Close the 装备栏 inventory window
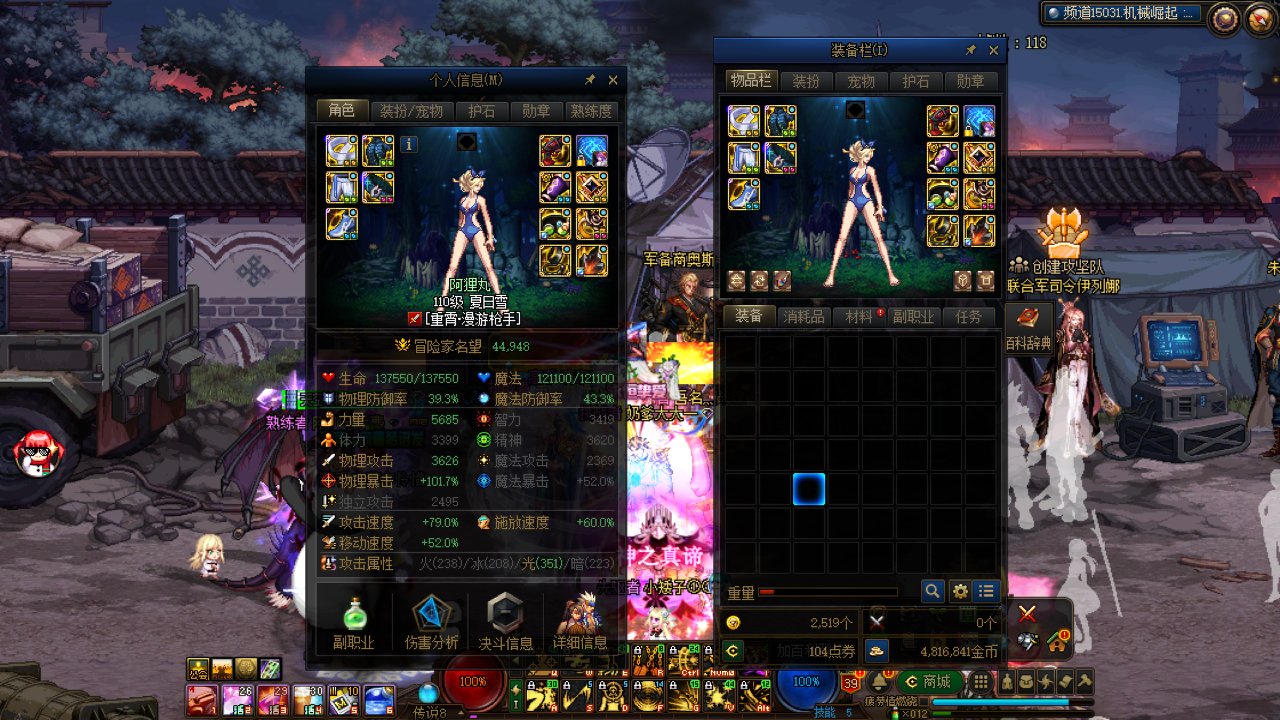This screenshot has height=720, width=1280. pos(993,50)
